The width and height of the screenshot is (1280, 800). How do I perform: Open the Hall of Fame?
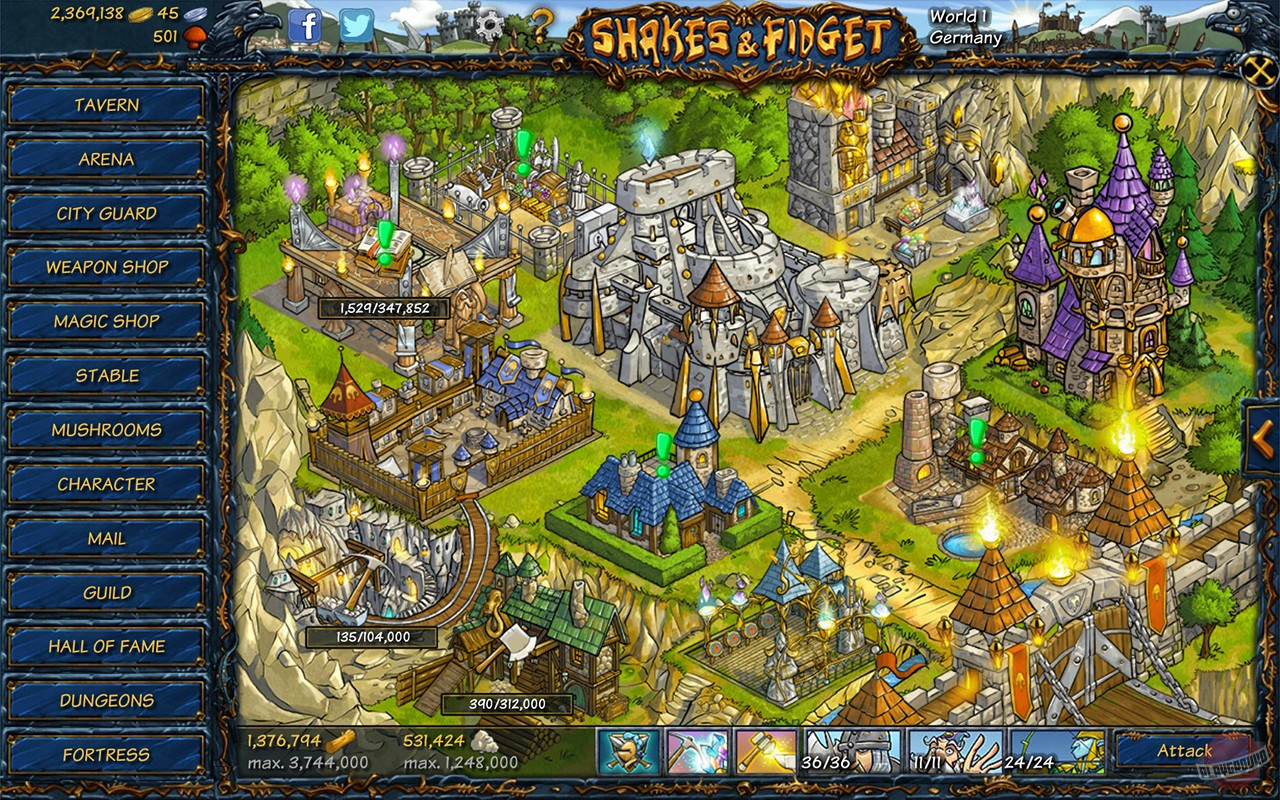(105, 646)
